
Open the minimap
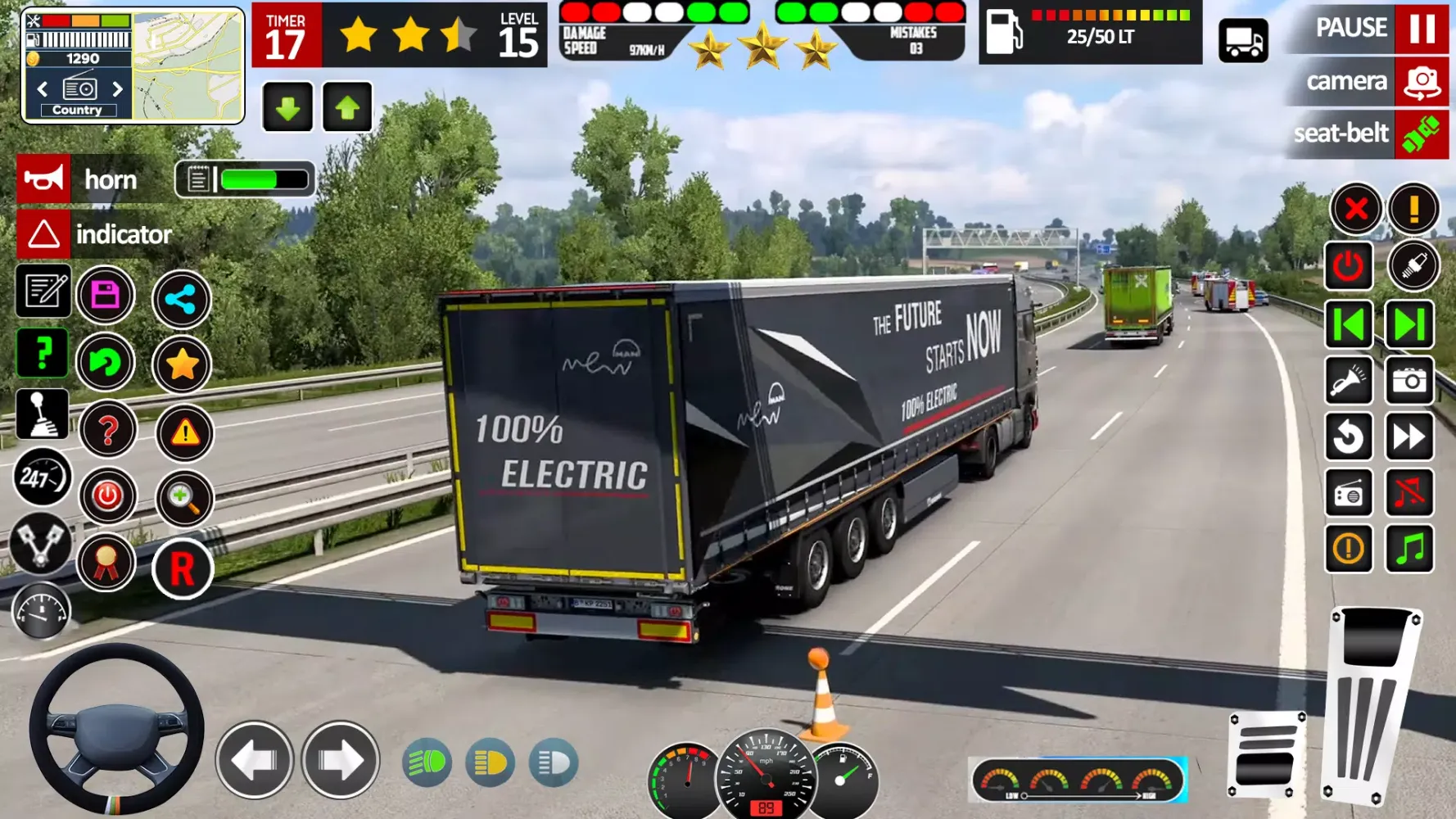[x=188, y=66]
